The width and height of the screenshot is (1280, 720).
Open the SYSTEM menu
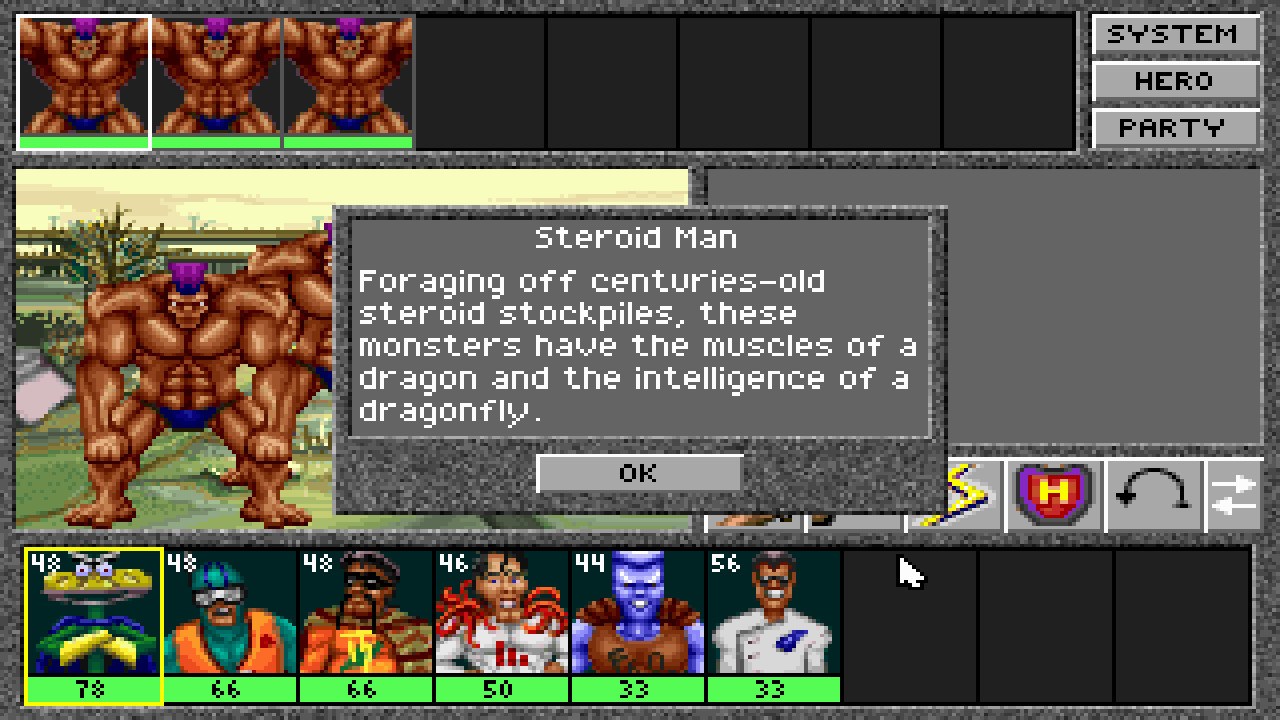tap(1175, 34)
